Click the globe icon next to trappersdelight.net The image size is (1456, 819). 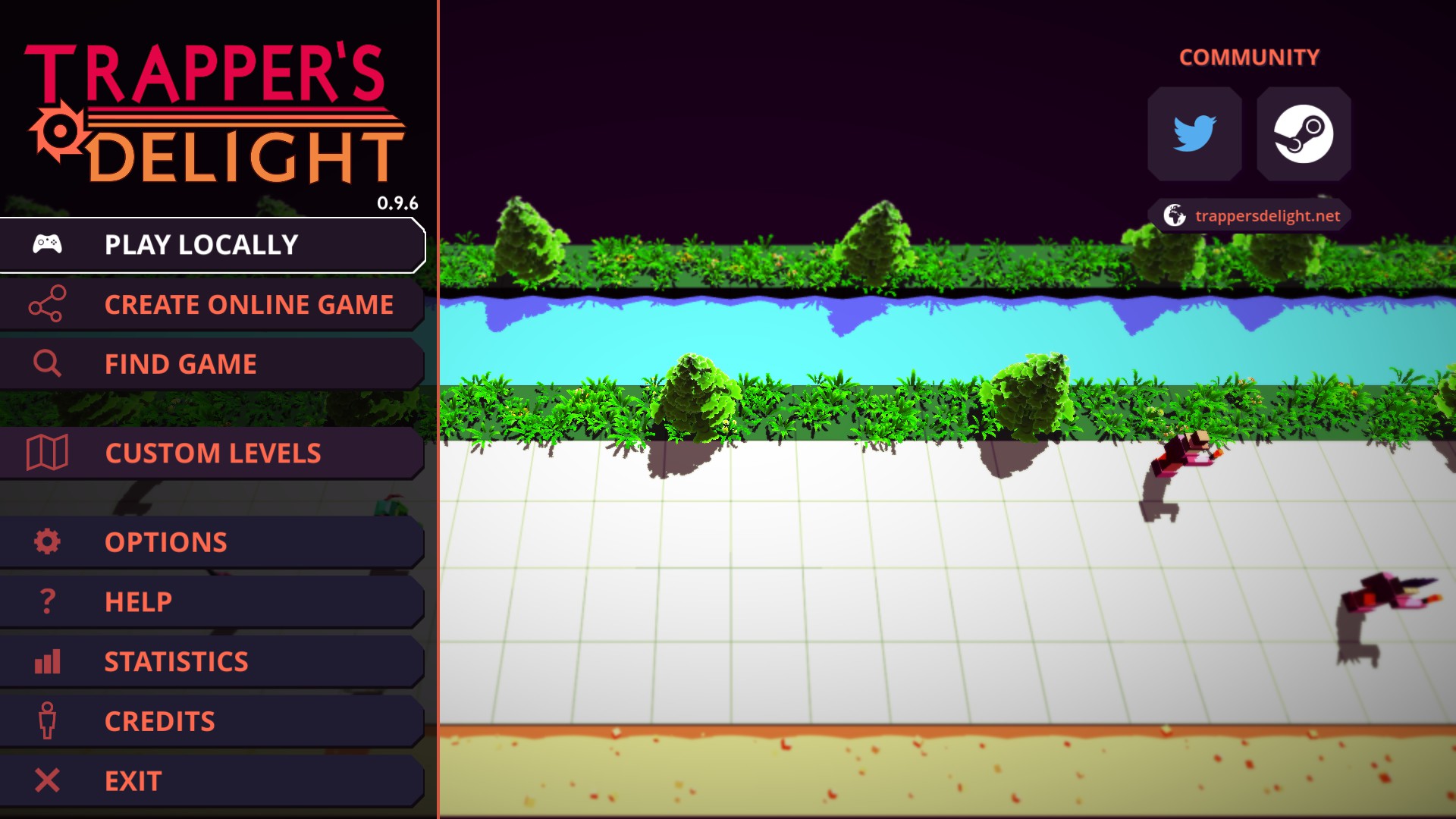1175,215
